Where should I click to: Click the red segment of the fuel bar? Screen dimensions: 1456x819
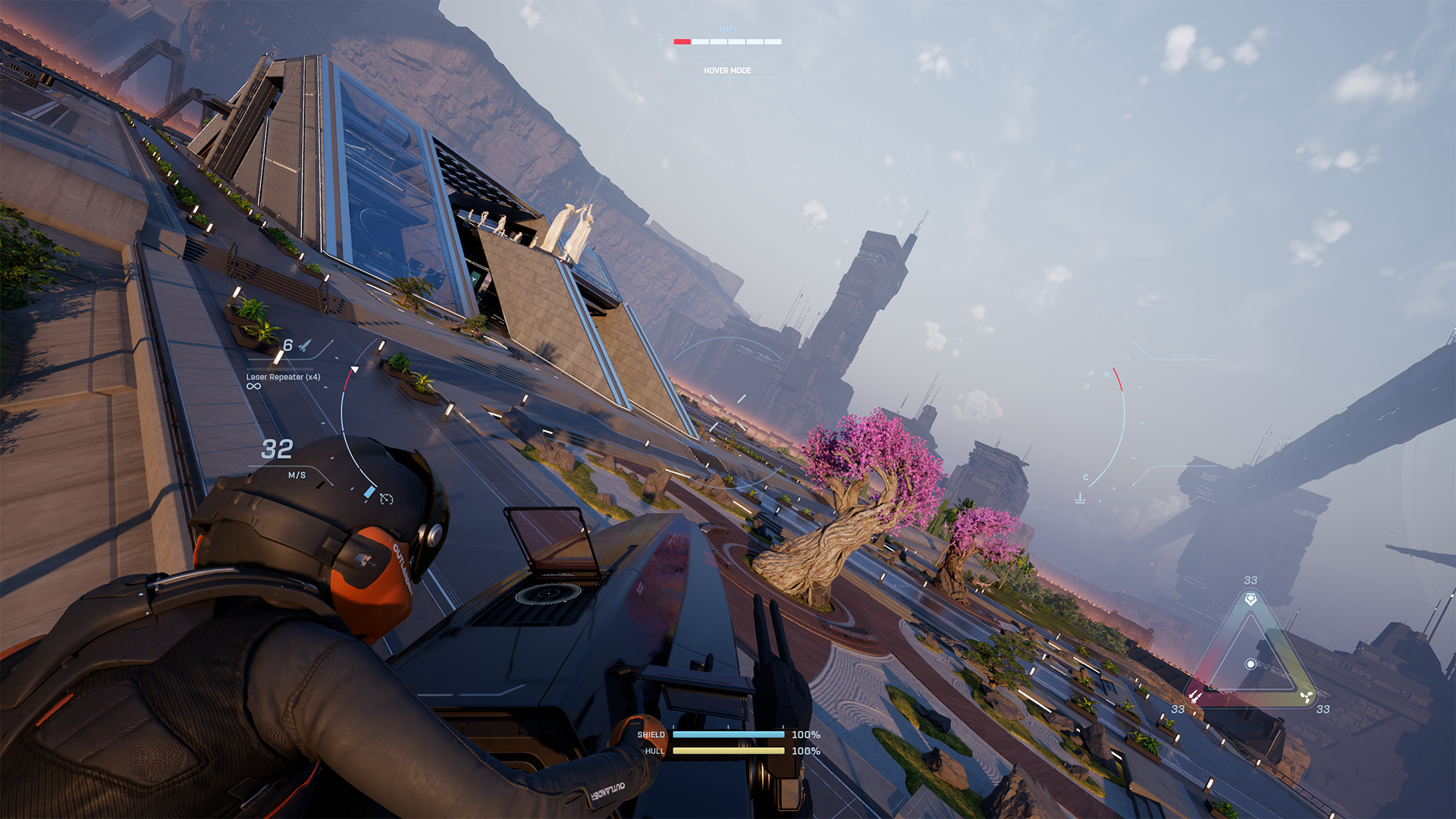click(x=681, y=42)
